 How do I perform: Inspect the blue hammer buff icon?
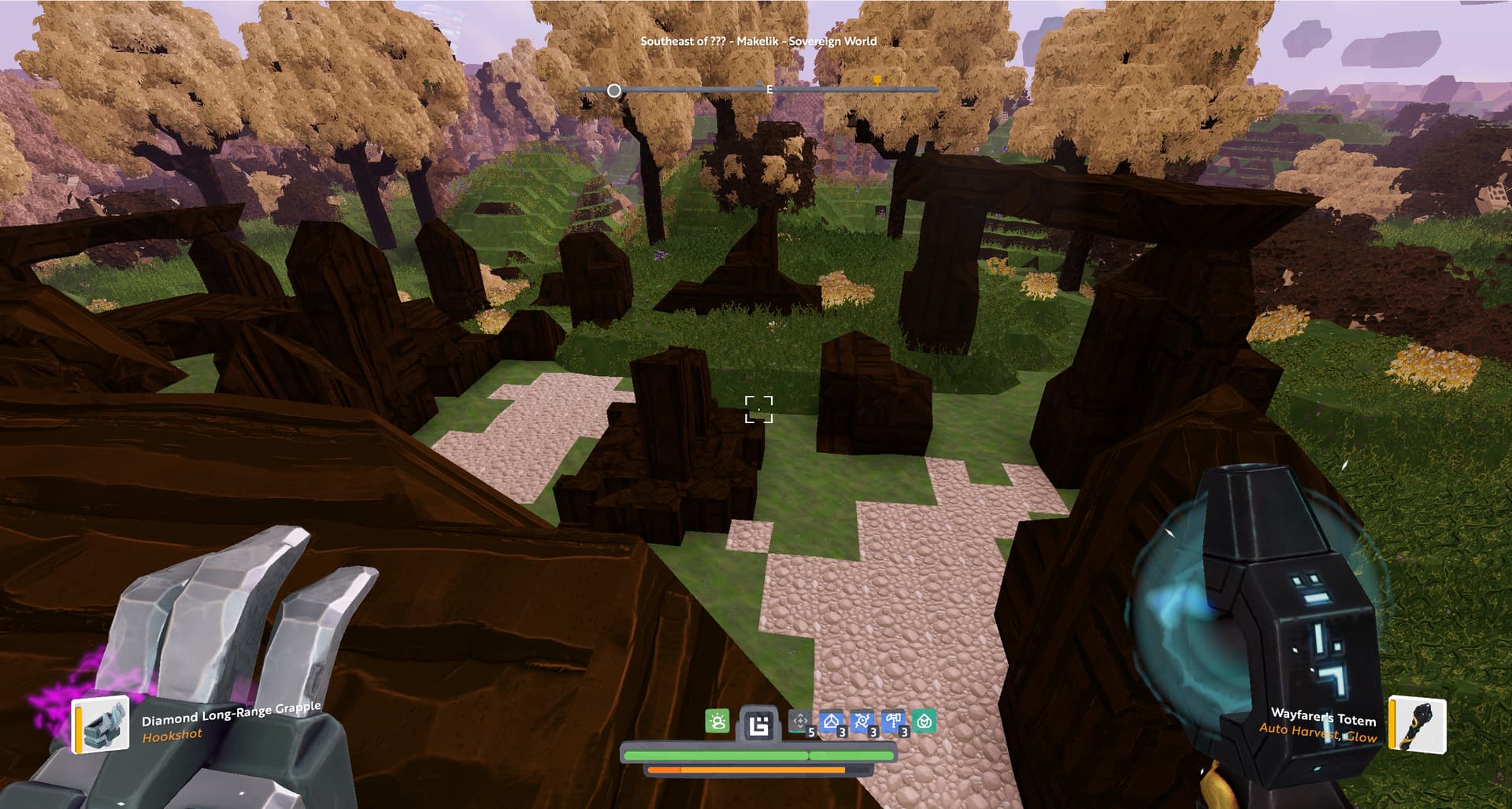point(893,721)
